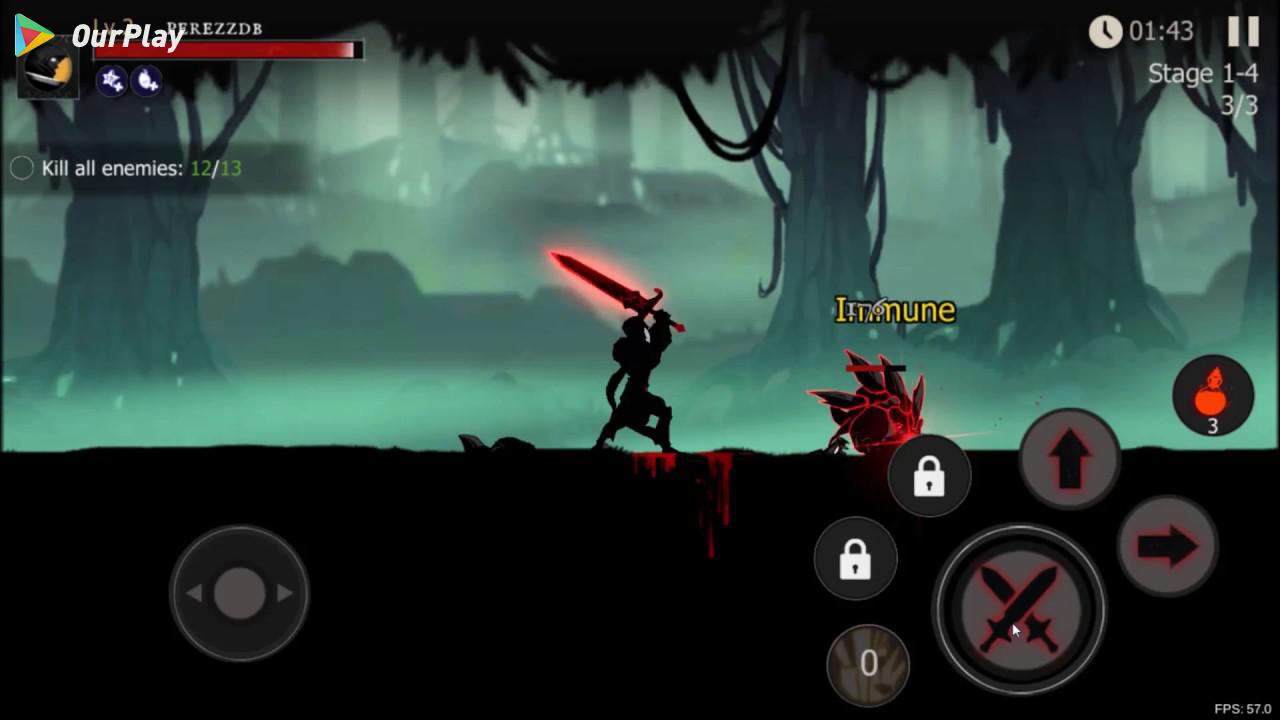Image resolution: width=1280 pixels, height=720 pixels.
Task: Activate the hand skill showing 0
Action: (868, 663)
